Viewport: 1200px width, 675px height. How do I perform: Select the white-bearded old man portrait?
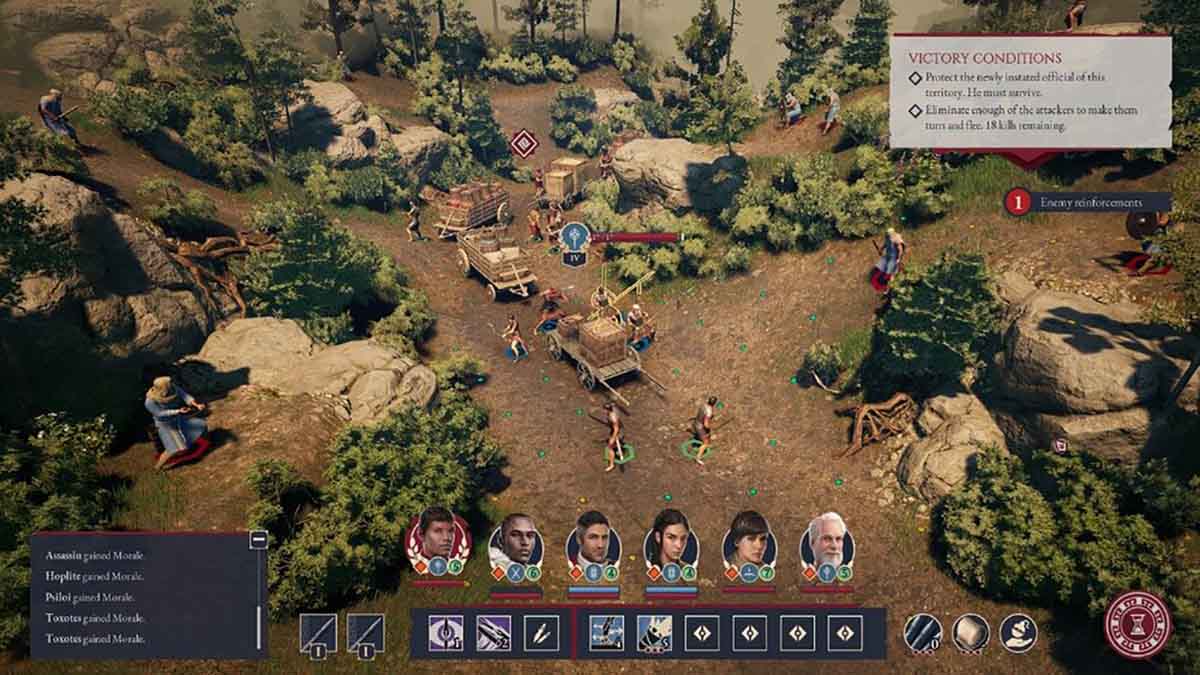click(x=827, y=541)
